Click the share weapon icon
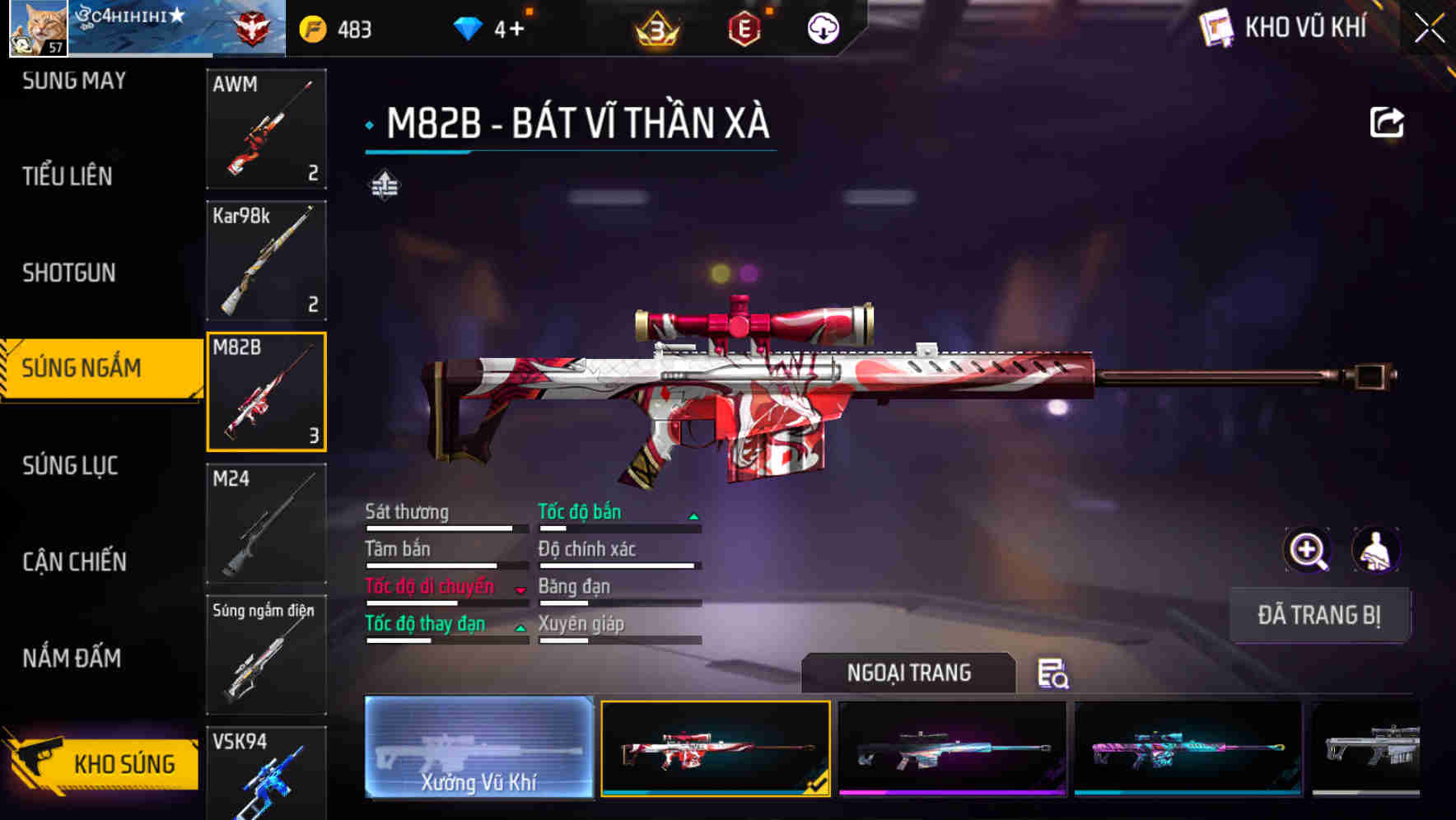Viewport: 1456px width, 820px height. click(1388, 121)
